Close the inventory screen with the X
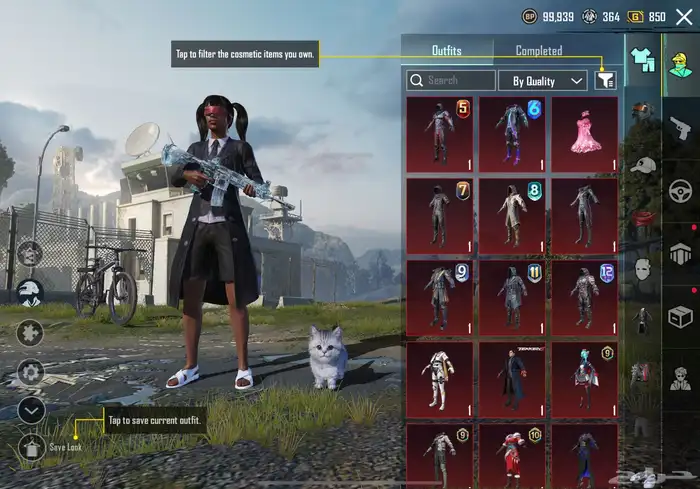Screen dimensions: 700x489 [x=684, y=17]
